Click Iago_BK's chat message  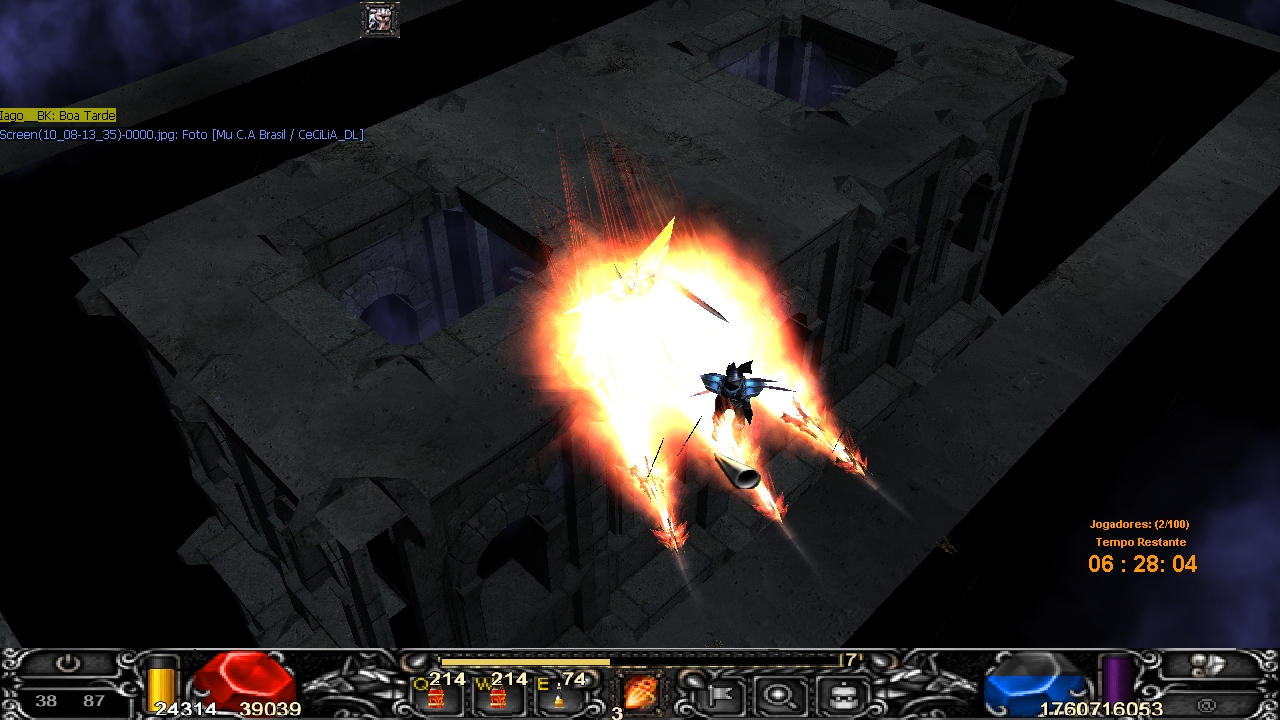[58, 116]
